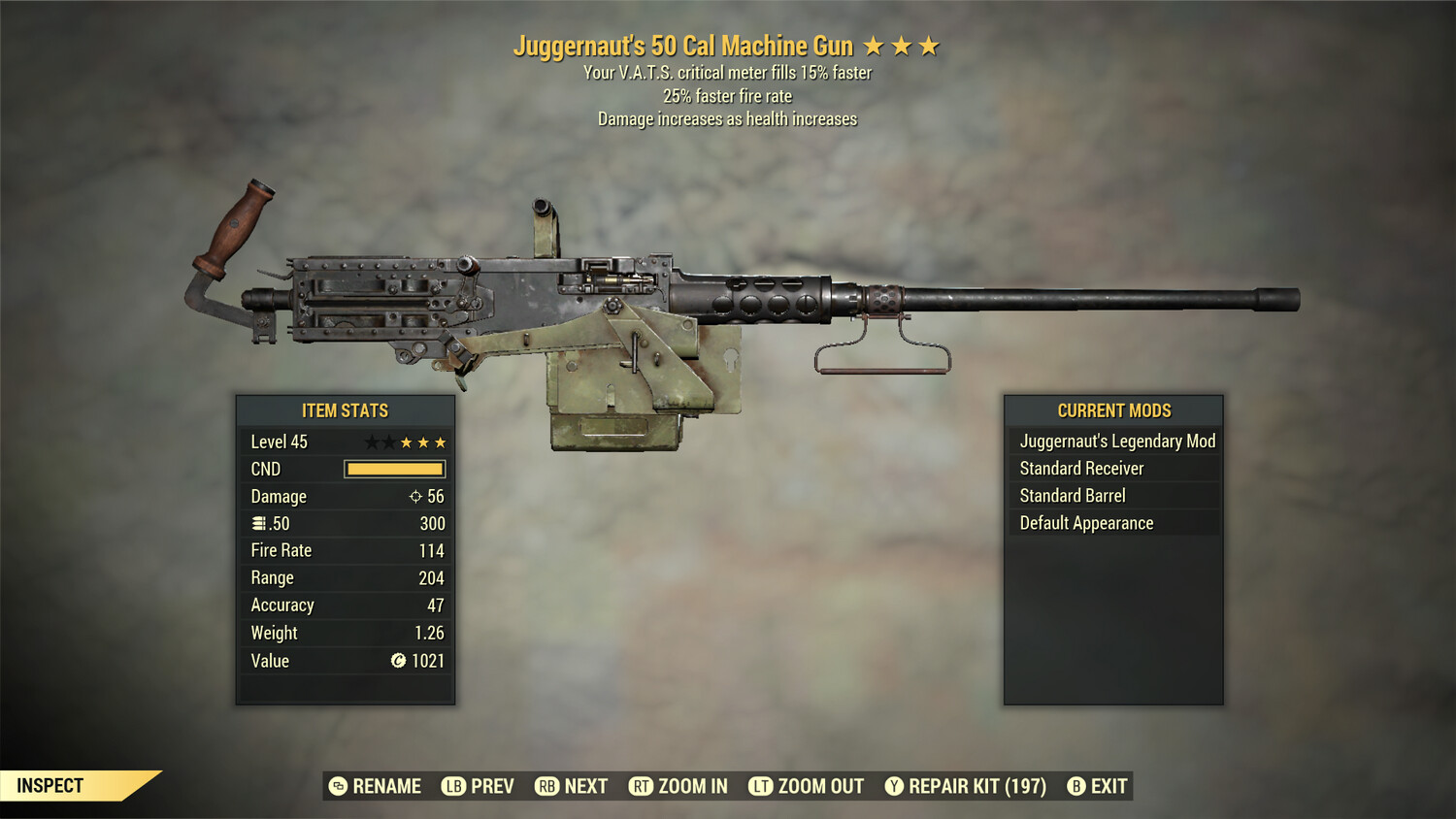Toggle the third gold star in weapon title
The width and height of the screenshot is (1456, 819).
pos(930,45)
